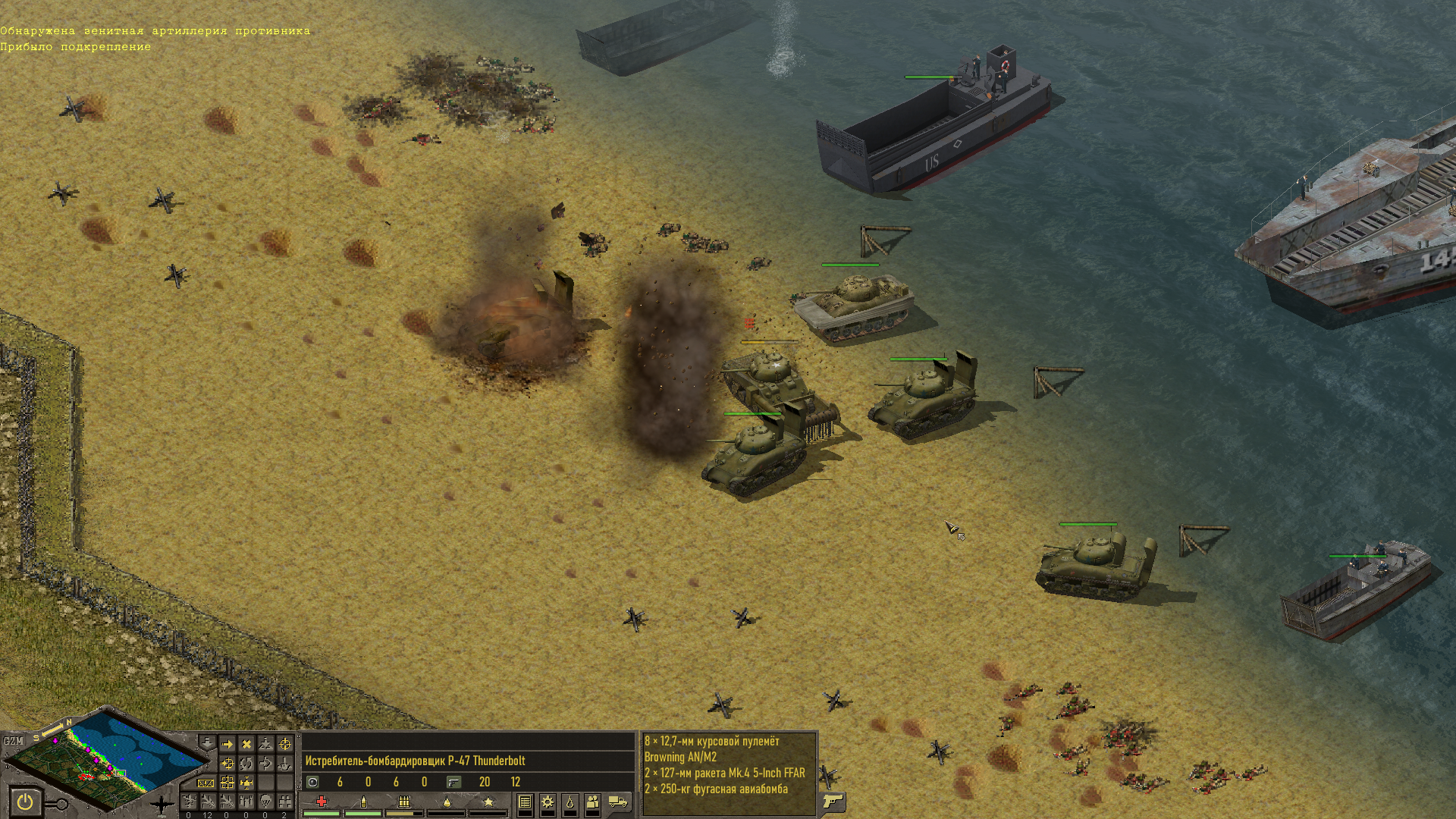Choose the crosshair-with-arrow aggressive move order
The width and height of the screenshot is (1456, 819).
pyautogui.click(x=227, y=764)
